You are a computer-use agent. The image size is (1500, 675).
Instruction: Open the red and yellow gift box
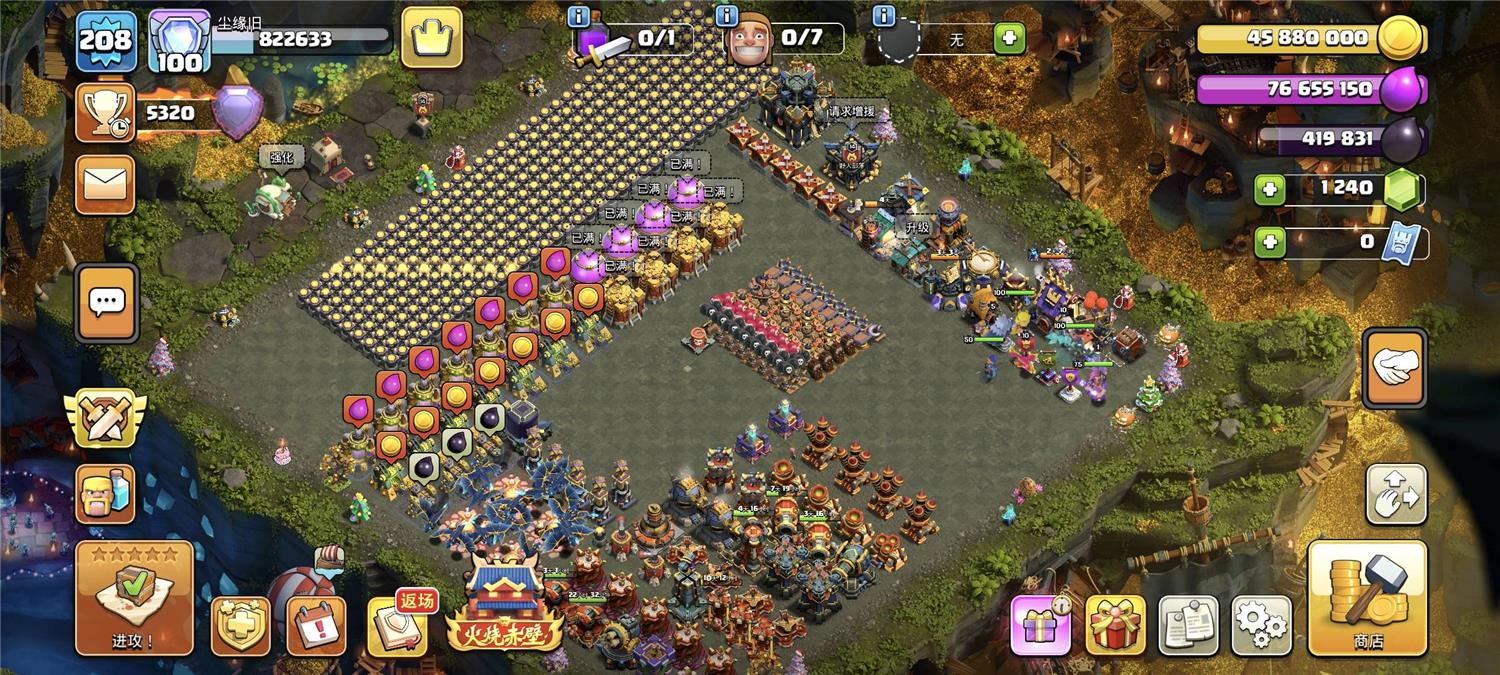tap(1115, 625)
